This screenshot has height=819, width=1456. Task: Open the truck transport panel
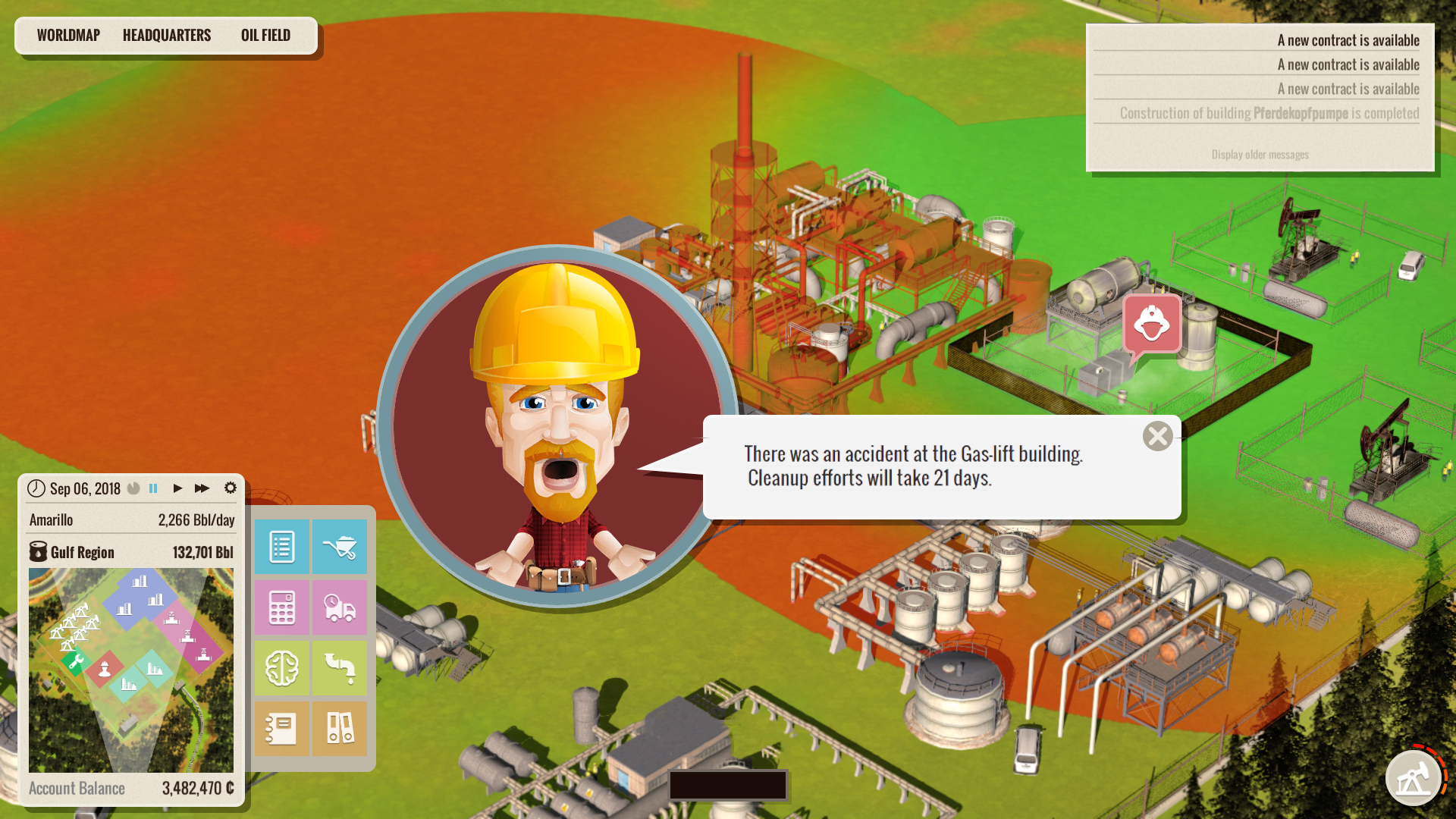[x=340, y=607]
